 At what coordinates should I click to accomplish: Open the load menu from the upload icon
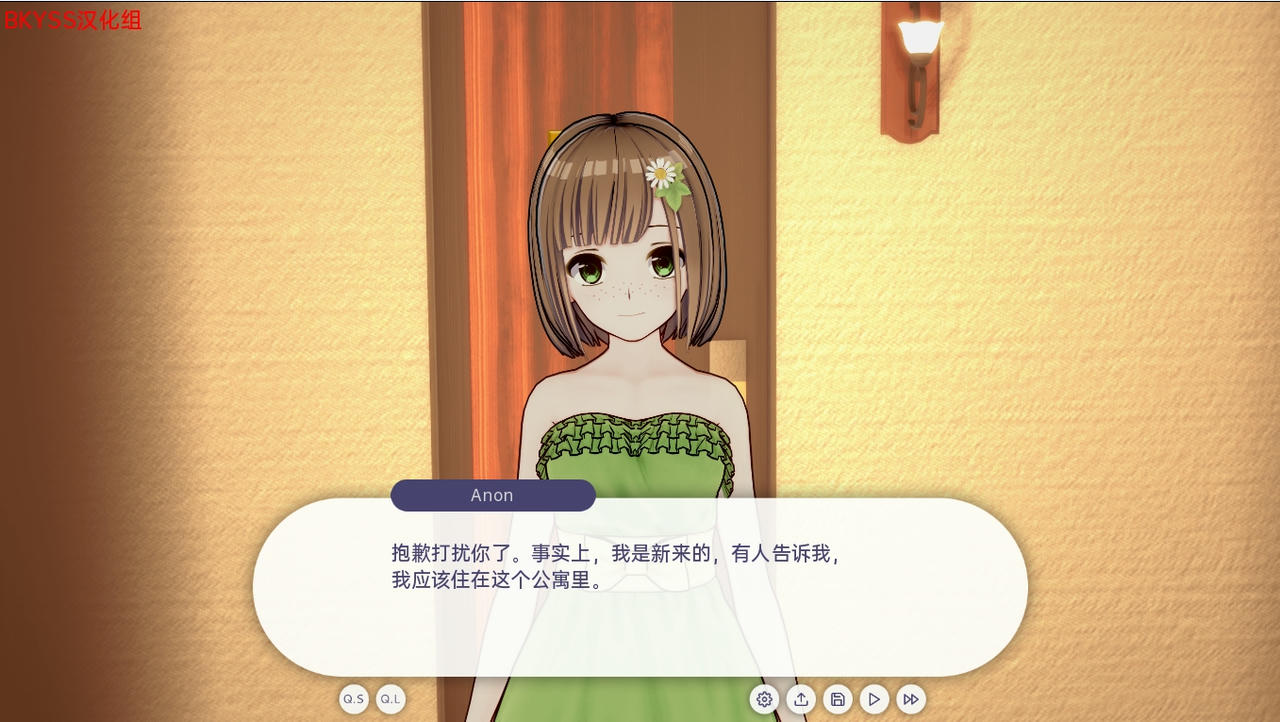[x=801, y=699]
